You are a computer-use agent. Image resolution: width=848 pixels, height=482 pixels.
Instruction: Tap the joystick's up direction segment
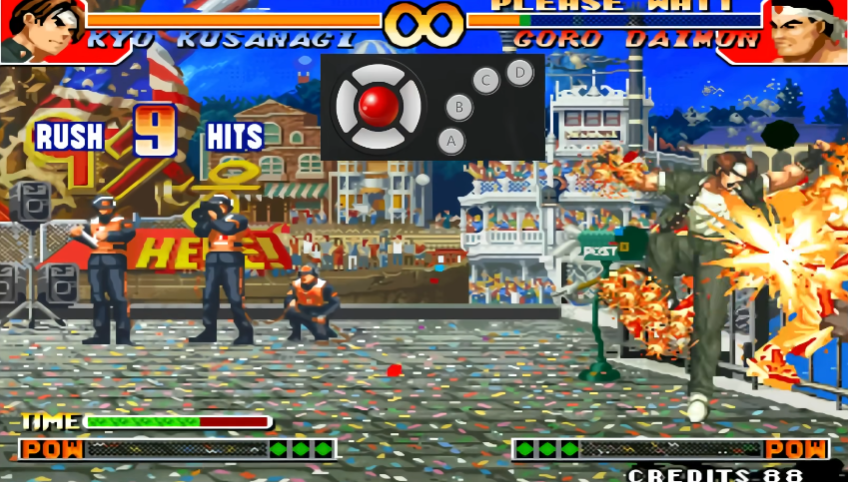pyautogui.click(x=379, y=72)
